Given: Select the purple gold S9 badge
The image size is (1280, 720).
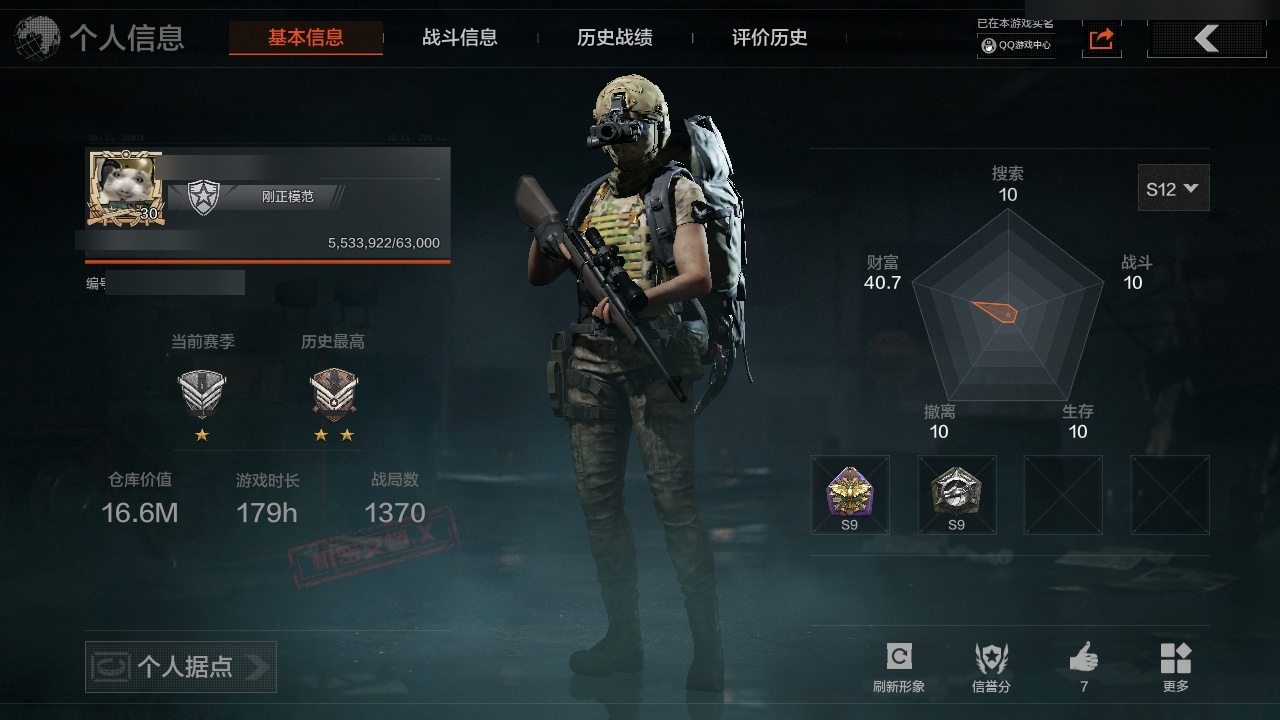Looking at the screenshot, I should coord(849,494).
